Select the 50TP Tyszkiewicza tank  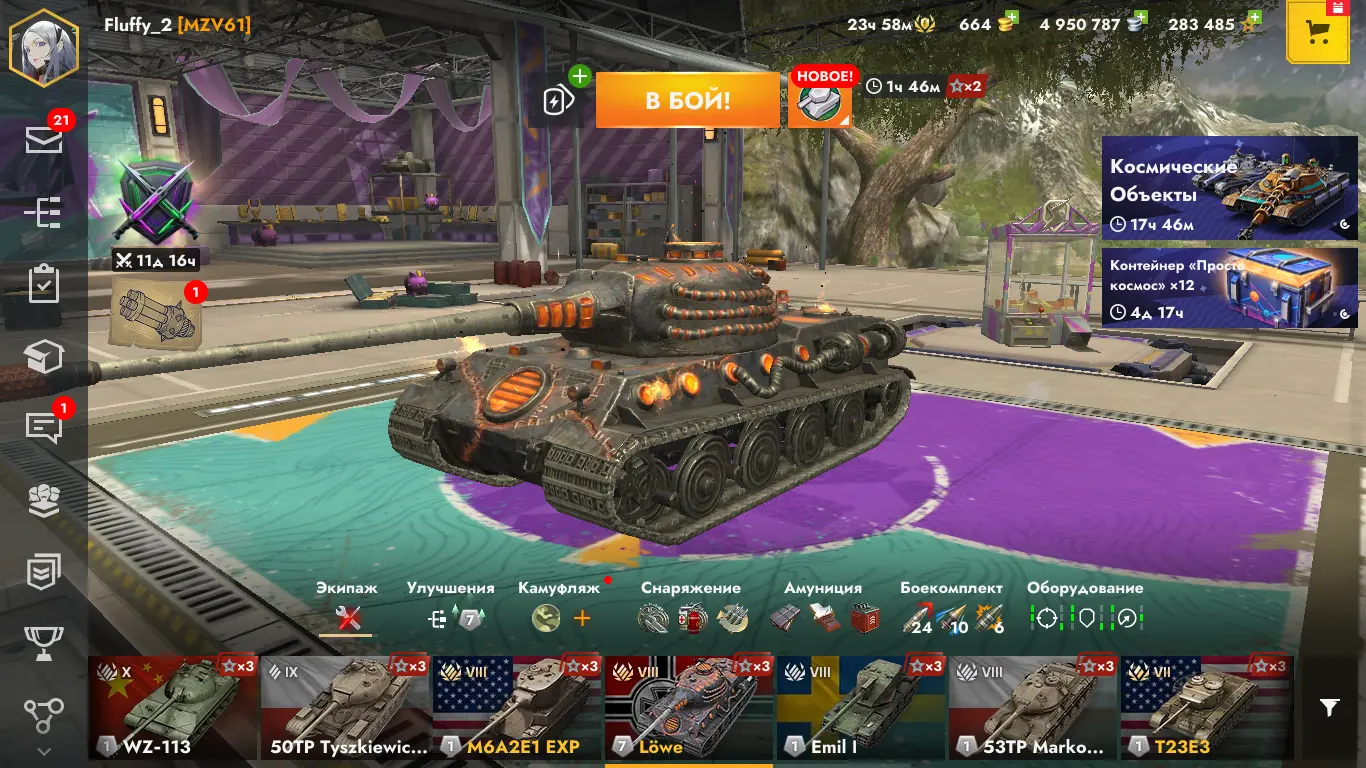345,707
